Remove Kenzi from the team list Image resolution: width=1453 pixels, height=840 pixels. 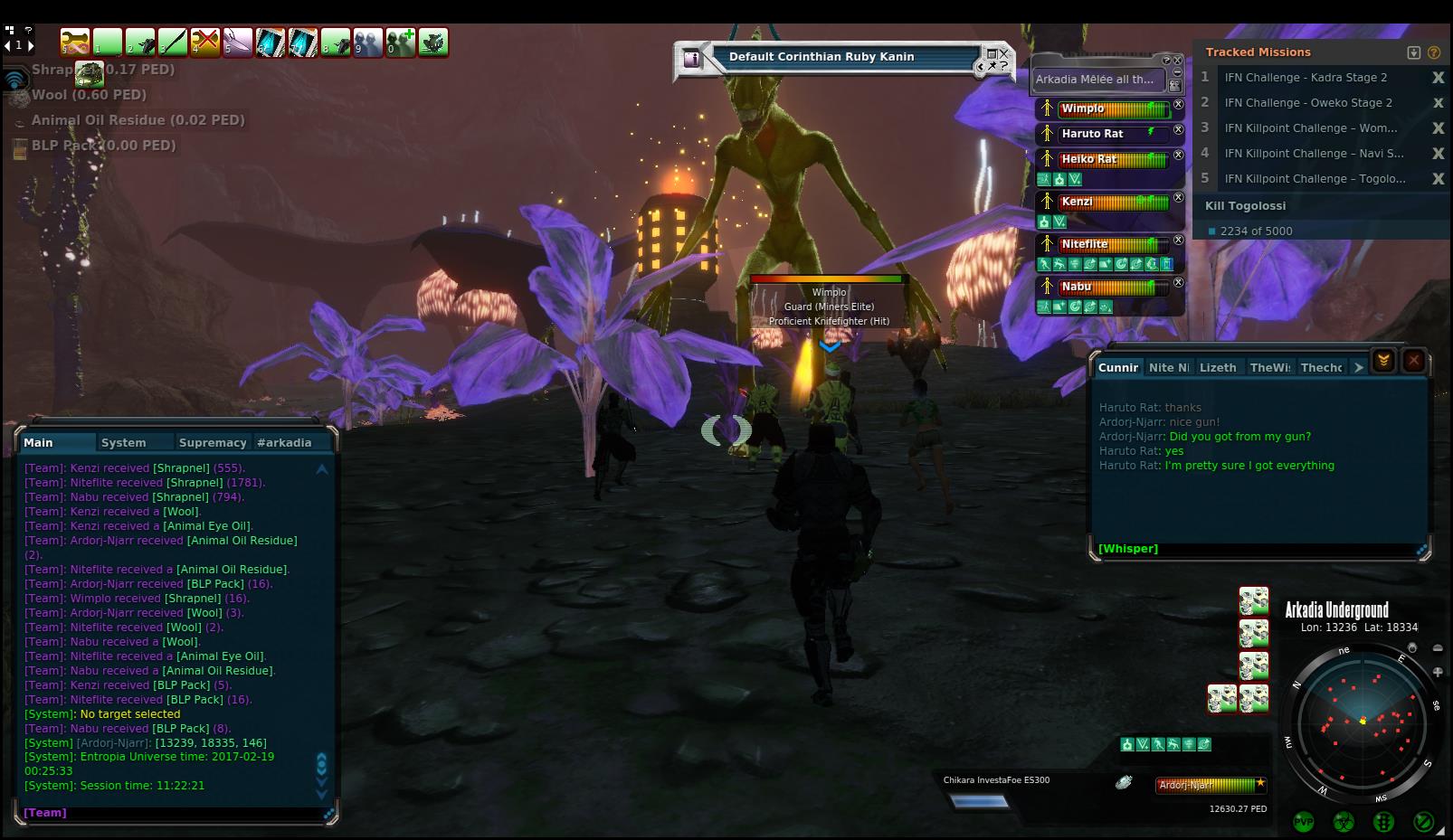1178,197
